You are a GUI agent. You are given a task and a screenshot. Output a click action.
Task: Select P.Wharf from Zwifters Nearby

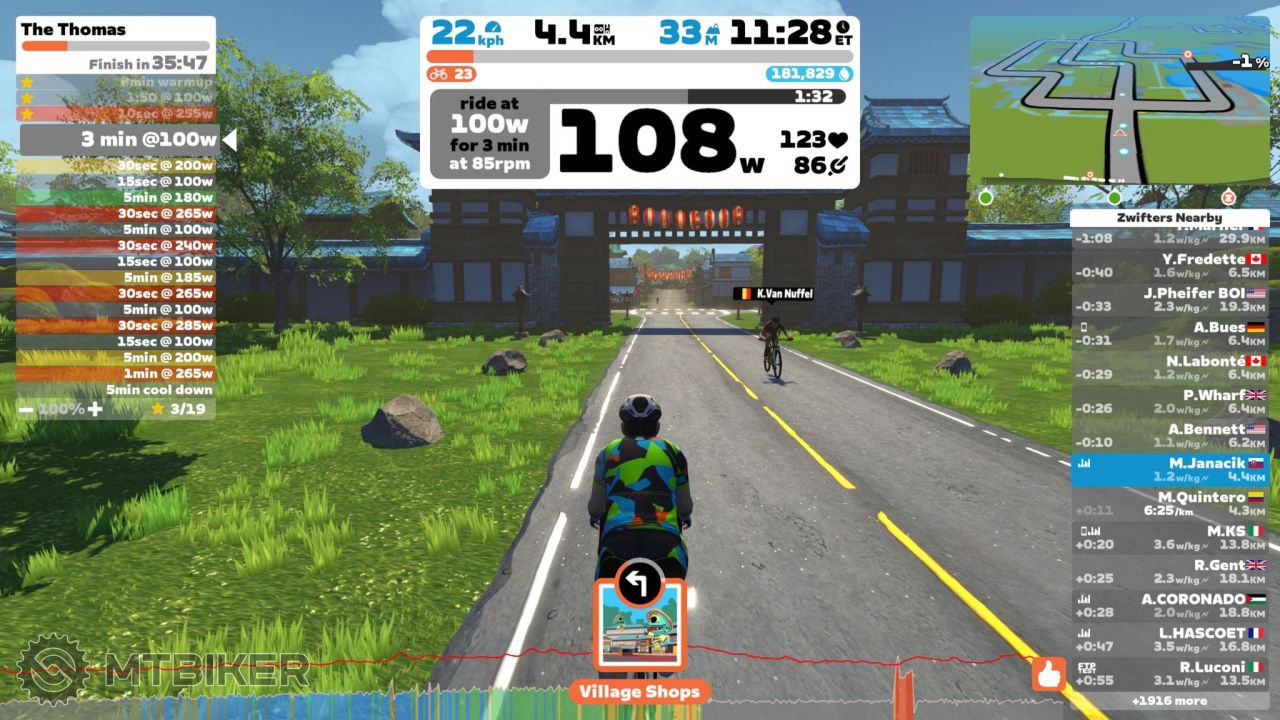pos(1169,401)
